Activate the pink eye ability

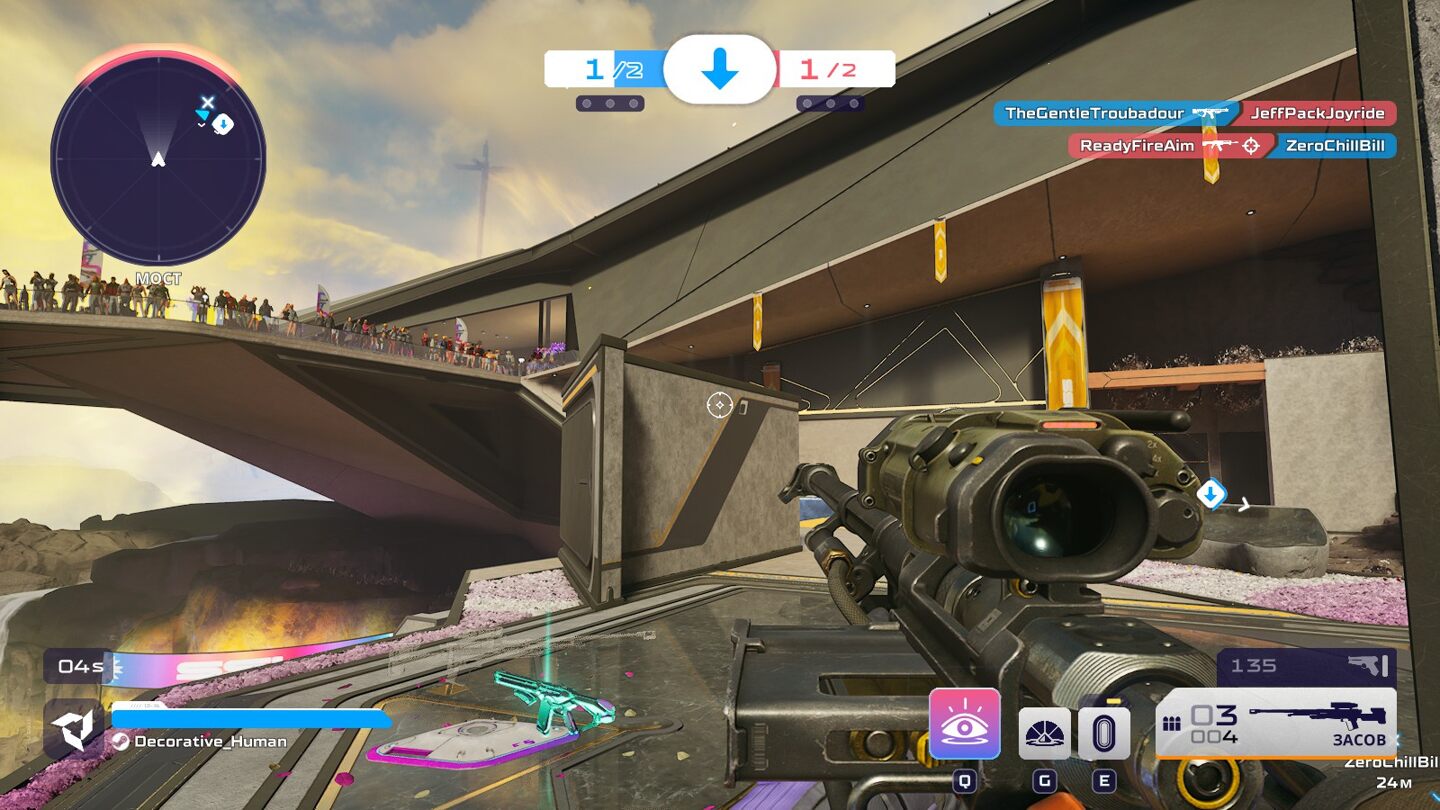click(x=964, y=724)
